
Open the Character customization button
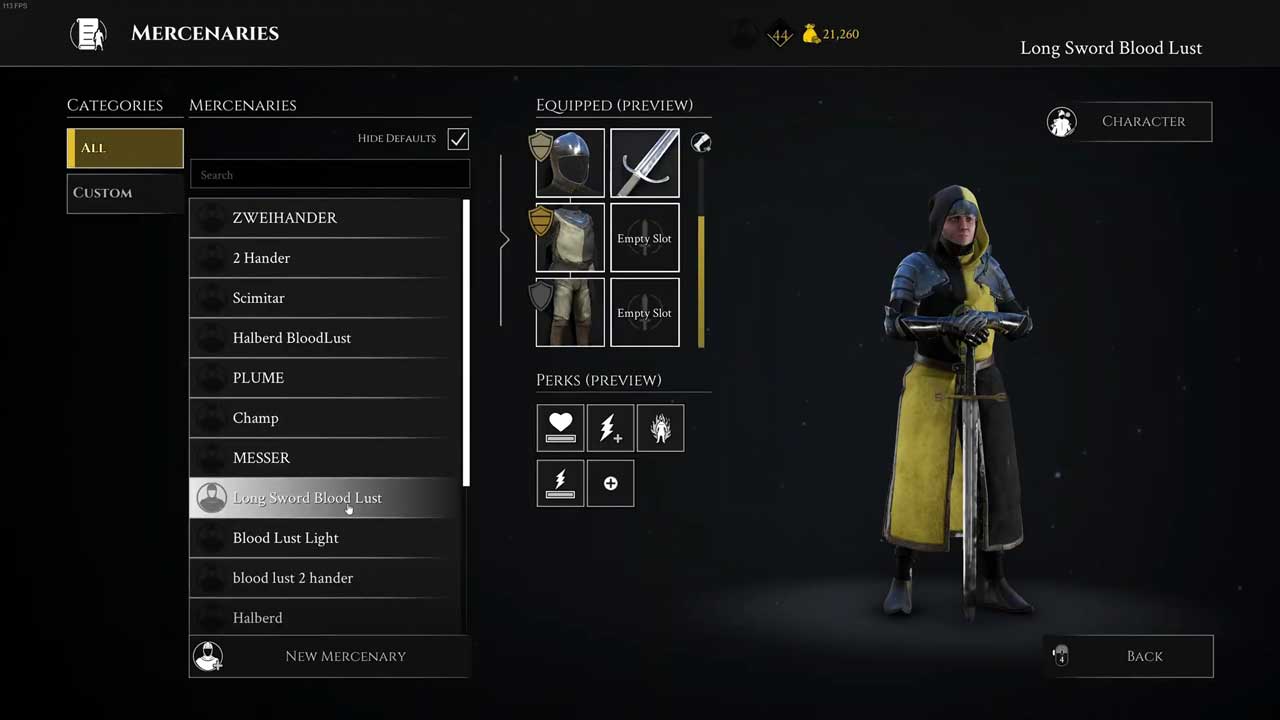coord(1129,121)
